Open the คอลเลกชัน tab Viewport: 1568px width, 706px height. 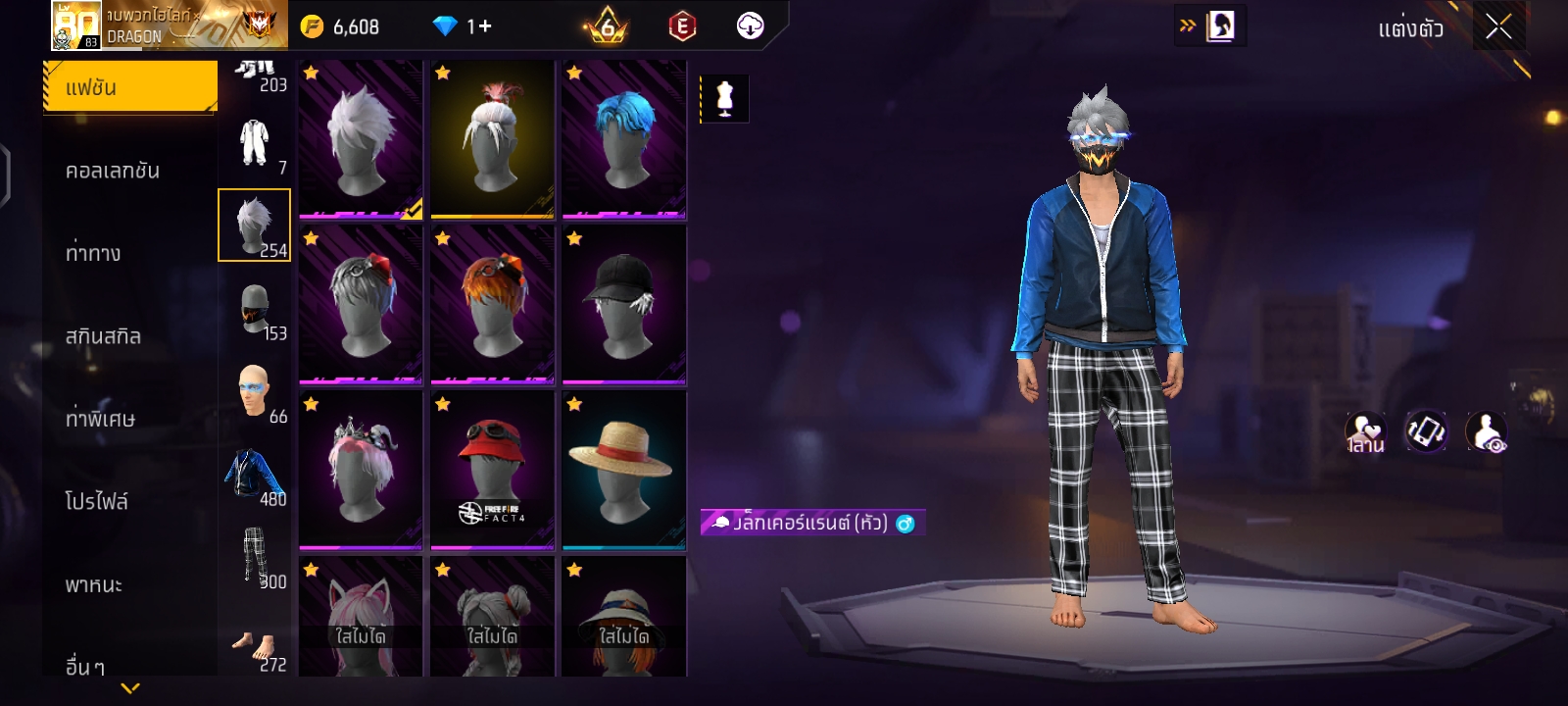point(113,171)
